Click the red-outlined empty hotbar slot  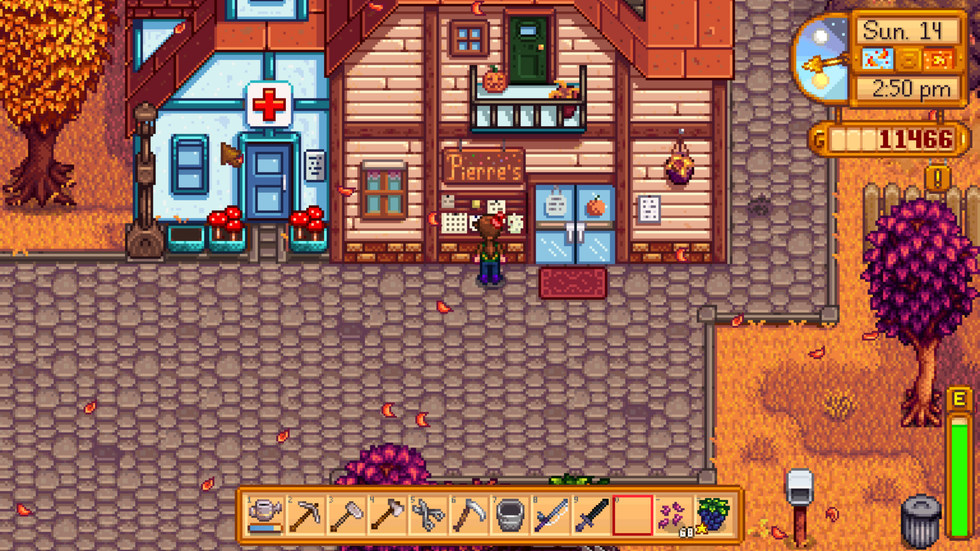point(633,515)
